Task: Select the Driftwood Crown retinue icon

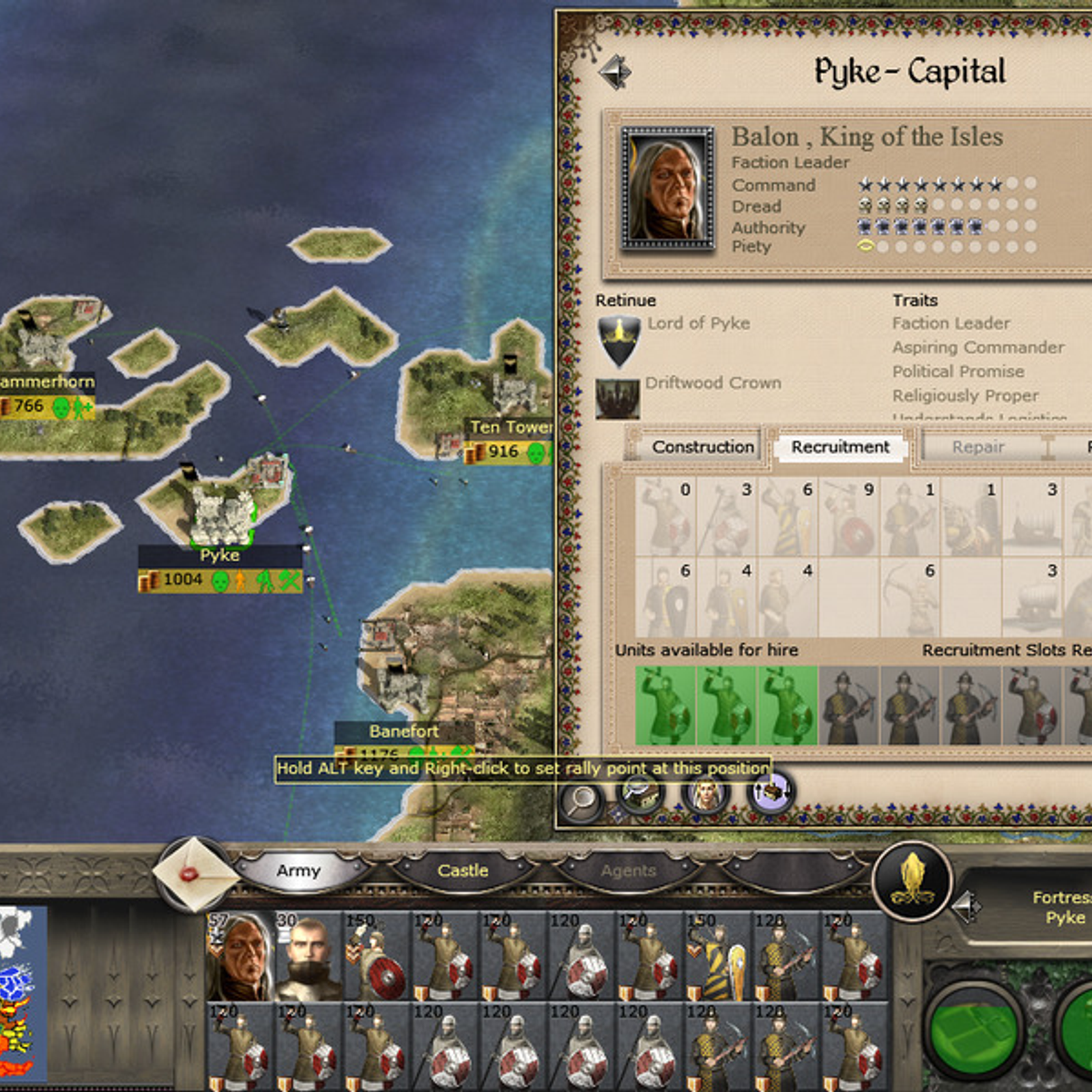Action: (618, 399)
